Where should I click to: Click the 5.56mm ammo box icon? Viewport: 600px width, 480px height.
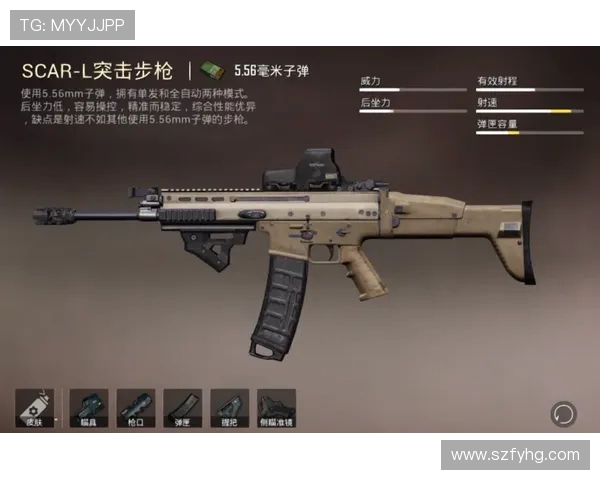click(211, 70)
